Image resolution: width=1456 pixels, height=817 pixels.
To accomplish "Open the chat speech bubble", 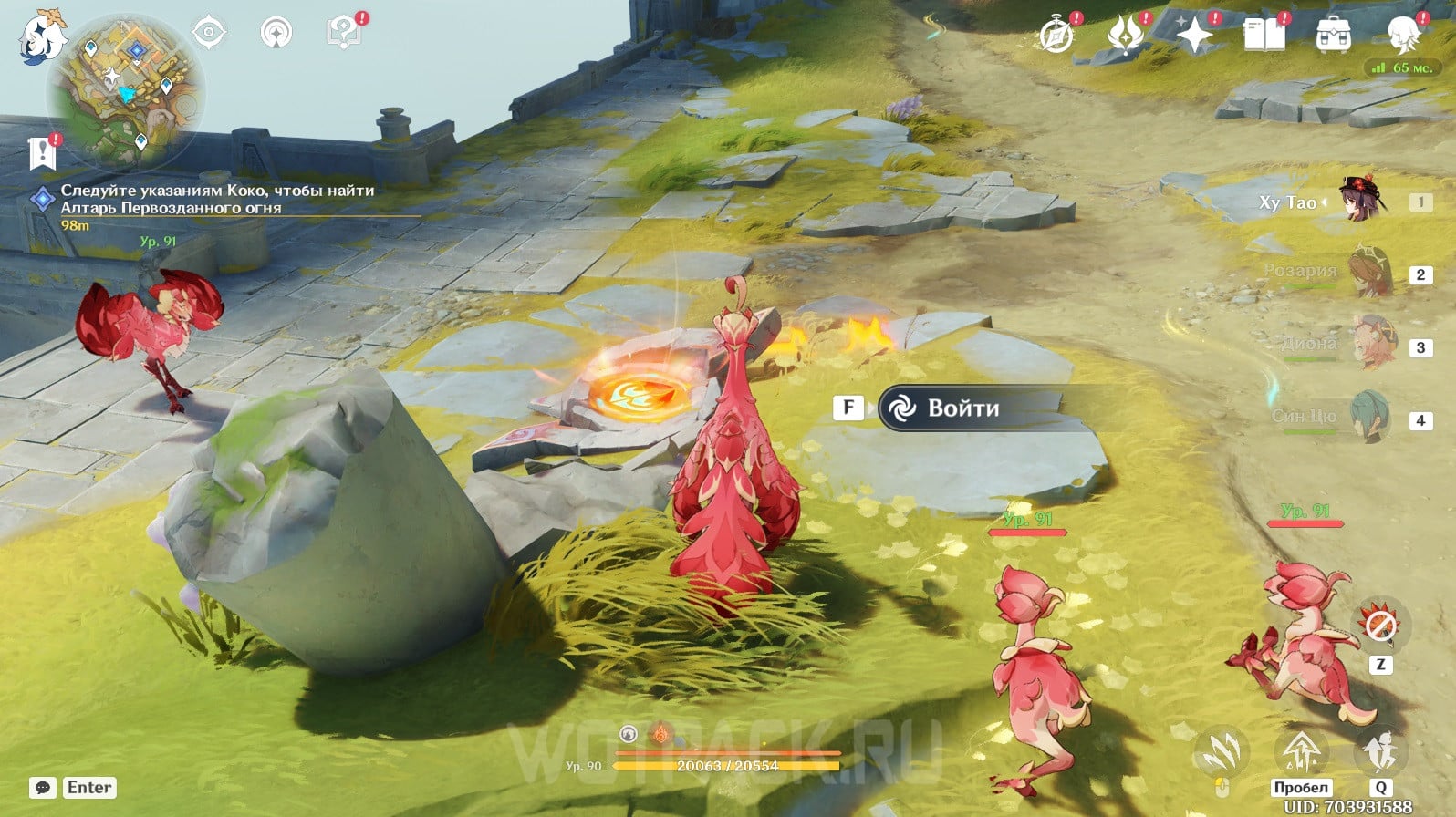I will click(x=42, y=788).
